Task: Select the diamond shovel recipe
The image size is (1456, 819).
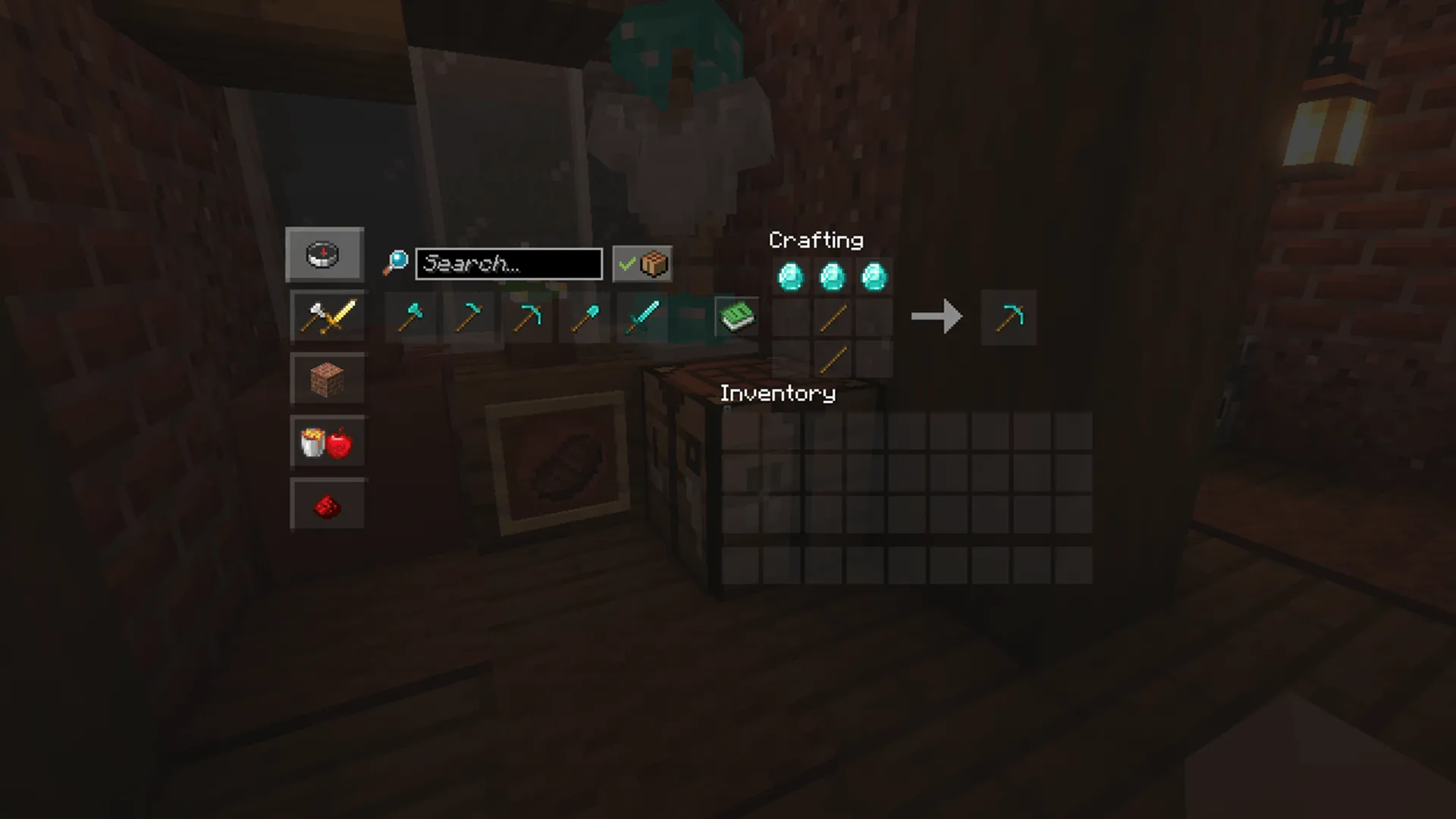Action: (585, 317)
